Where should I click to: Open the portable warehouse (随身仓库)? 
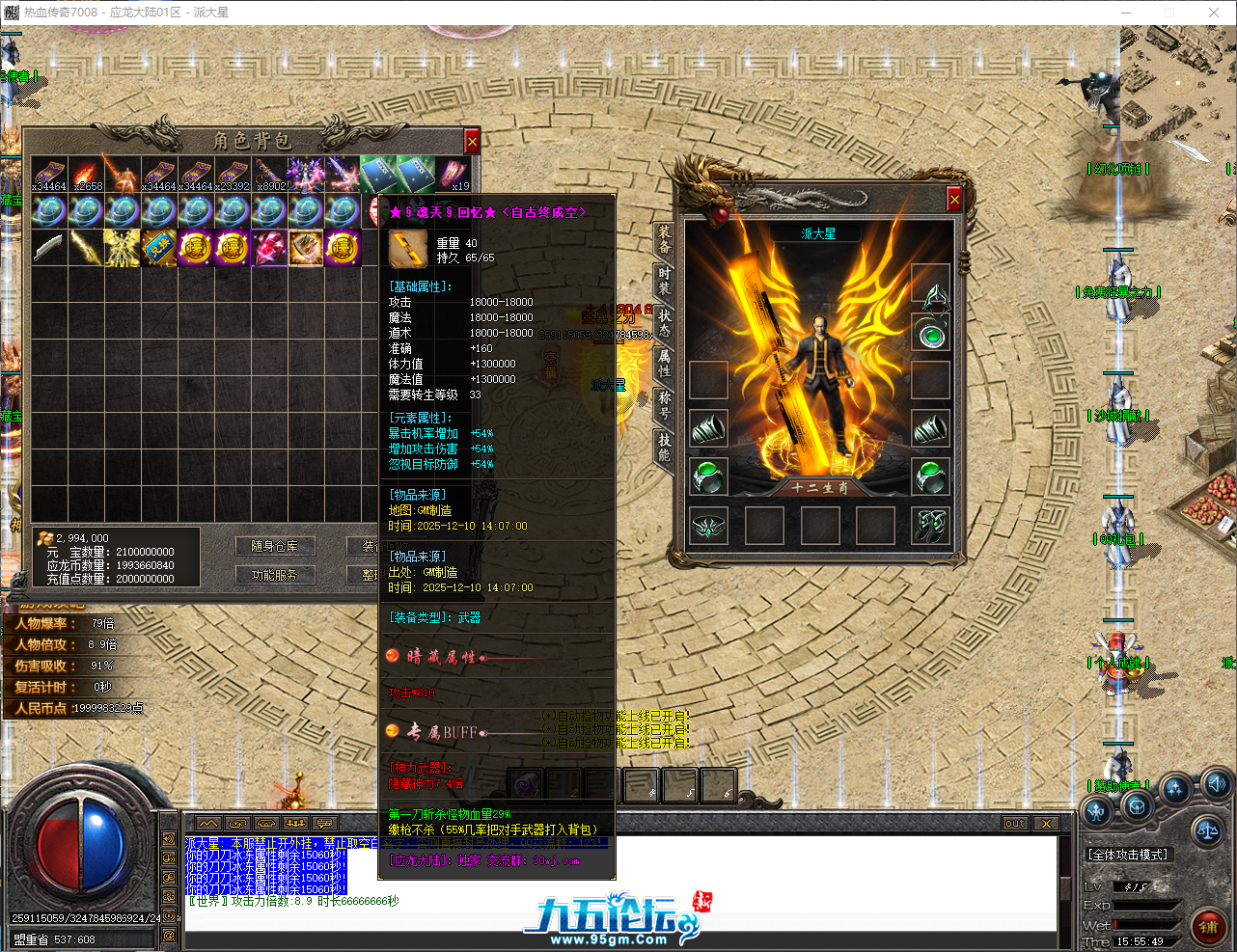tap(274, 546)
